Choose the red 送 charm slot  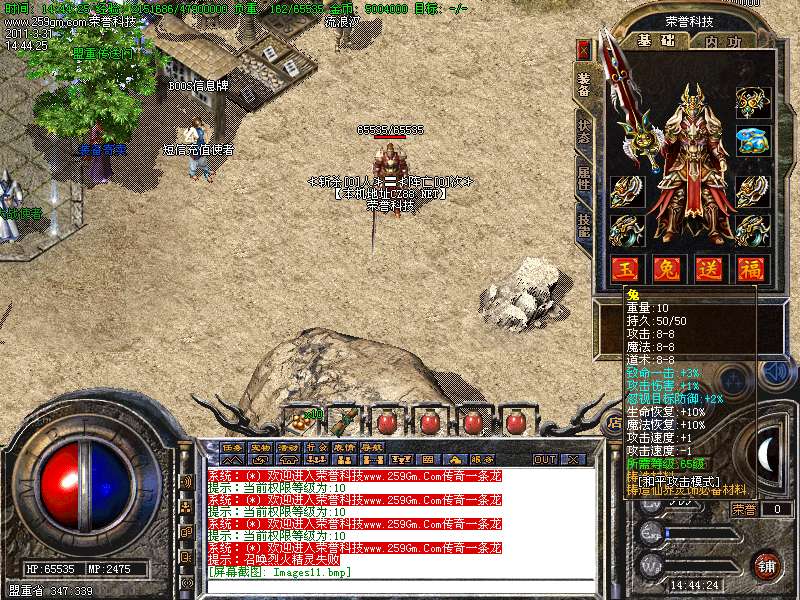tap(709, 268)
